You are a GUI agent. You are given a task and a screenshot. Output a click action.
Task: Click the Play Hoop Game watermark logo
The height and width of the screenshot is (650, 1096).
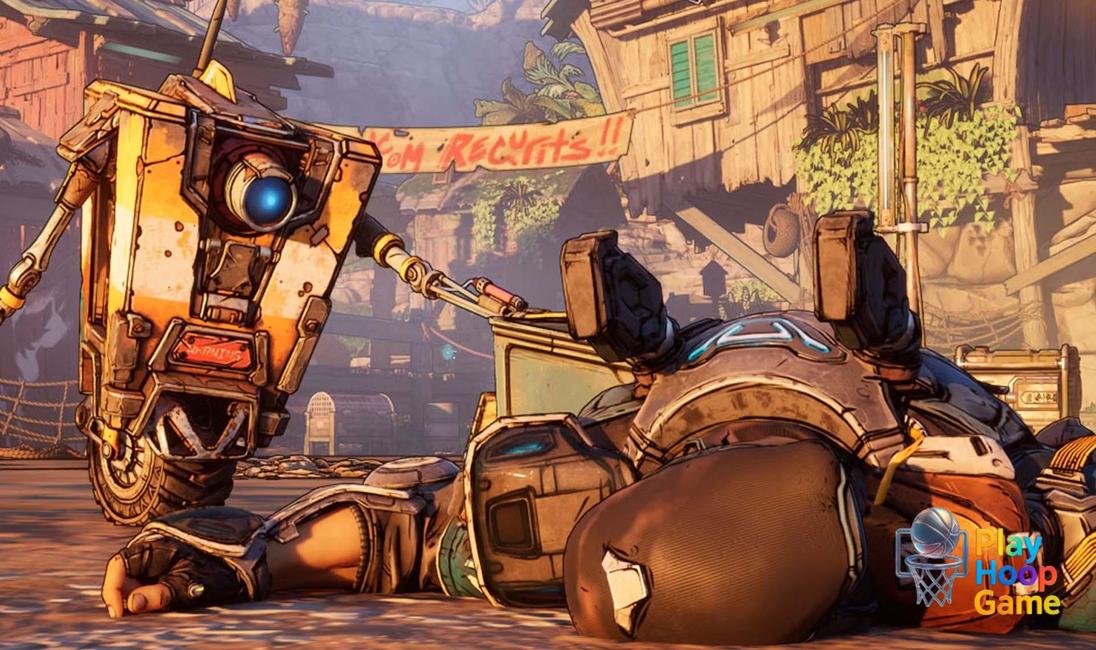(x=978, y=562)
